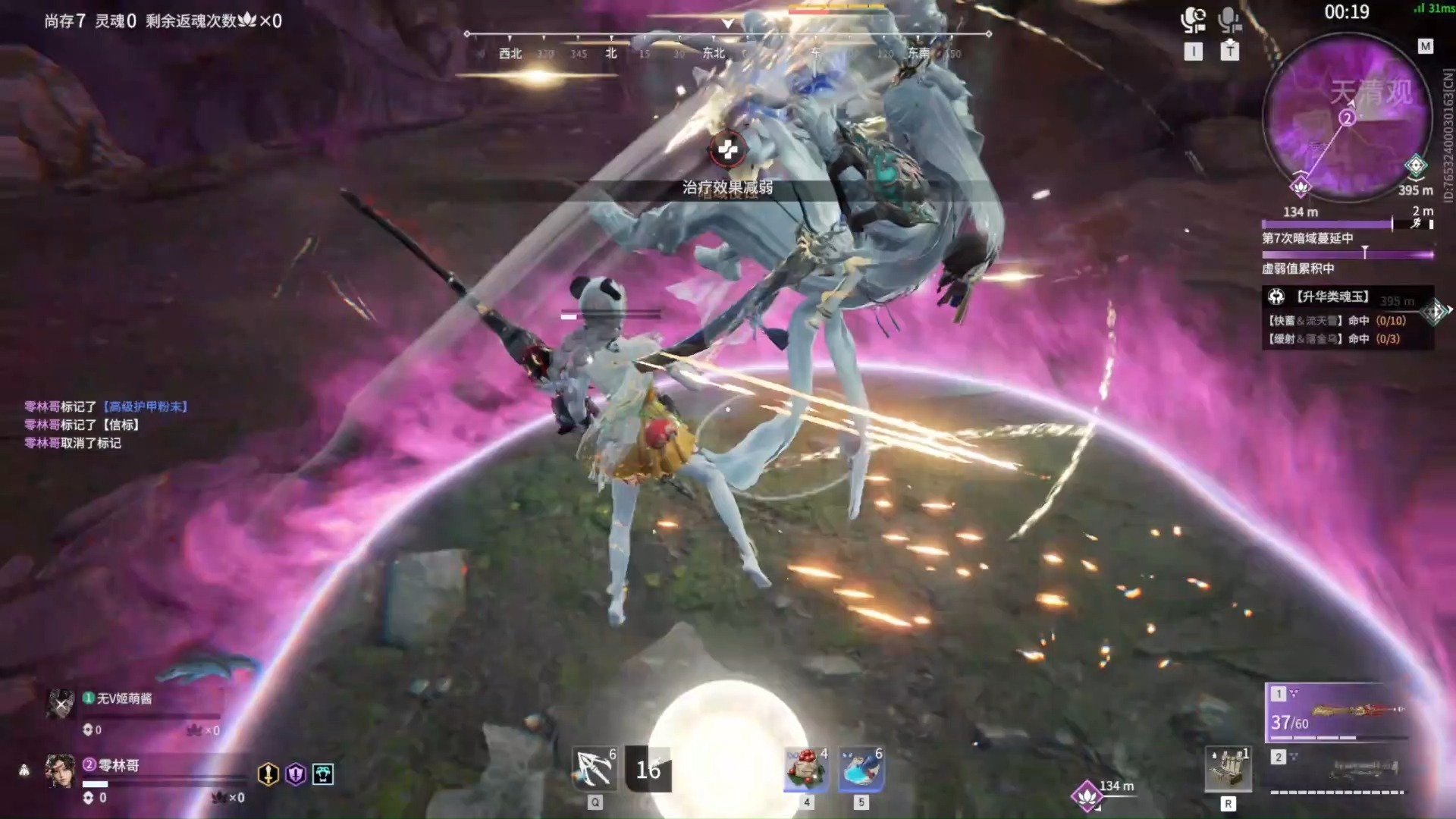Click the skill cooldown slot showing 16
1456x819 pixels.
tap(648, 770)
